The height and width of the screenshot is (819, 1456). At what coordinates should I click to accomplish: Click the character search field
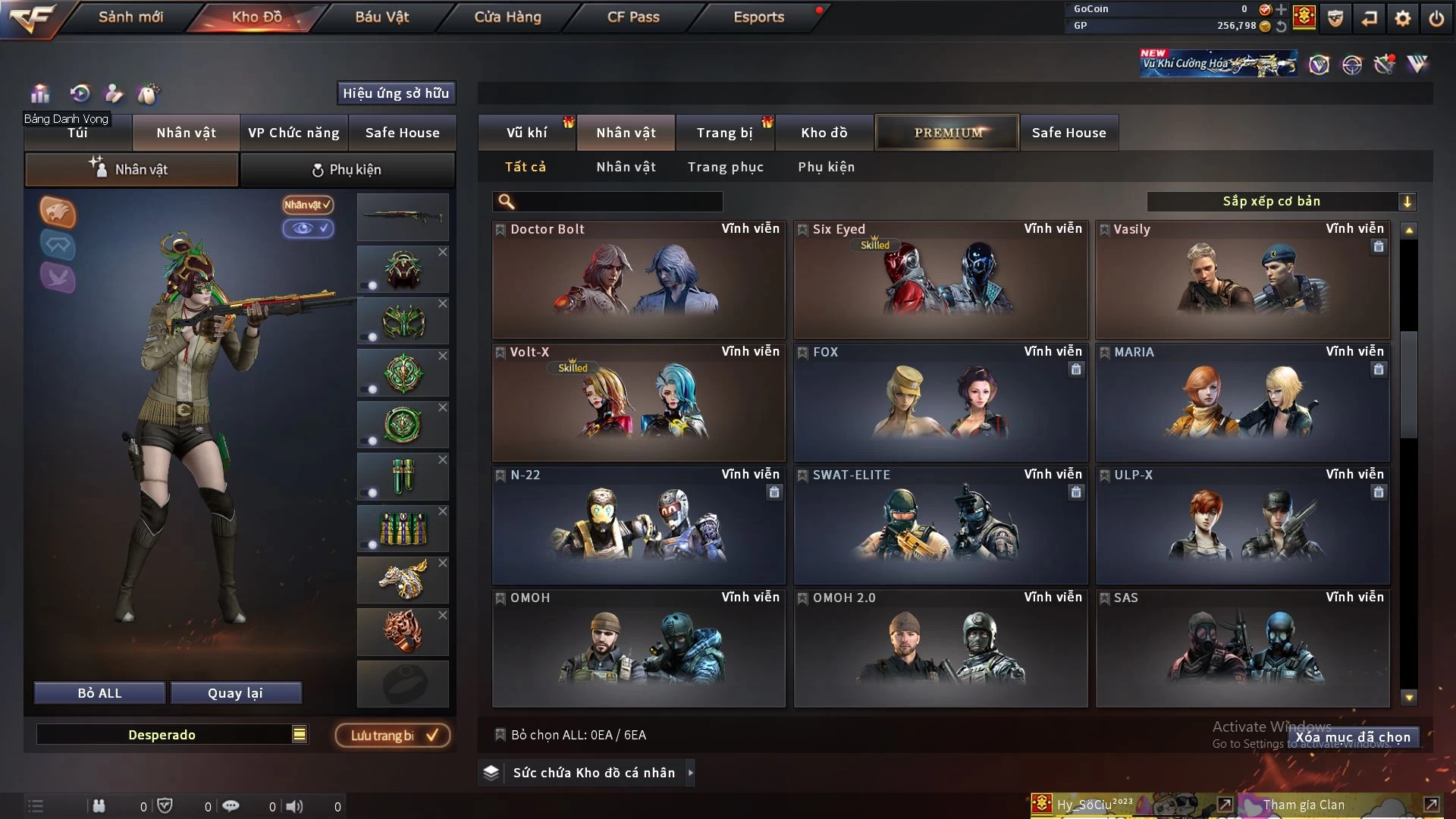[618, 201]
